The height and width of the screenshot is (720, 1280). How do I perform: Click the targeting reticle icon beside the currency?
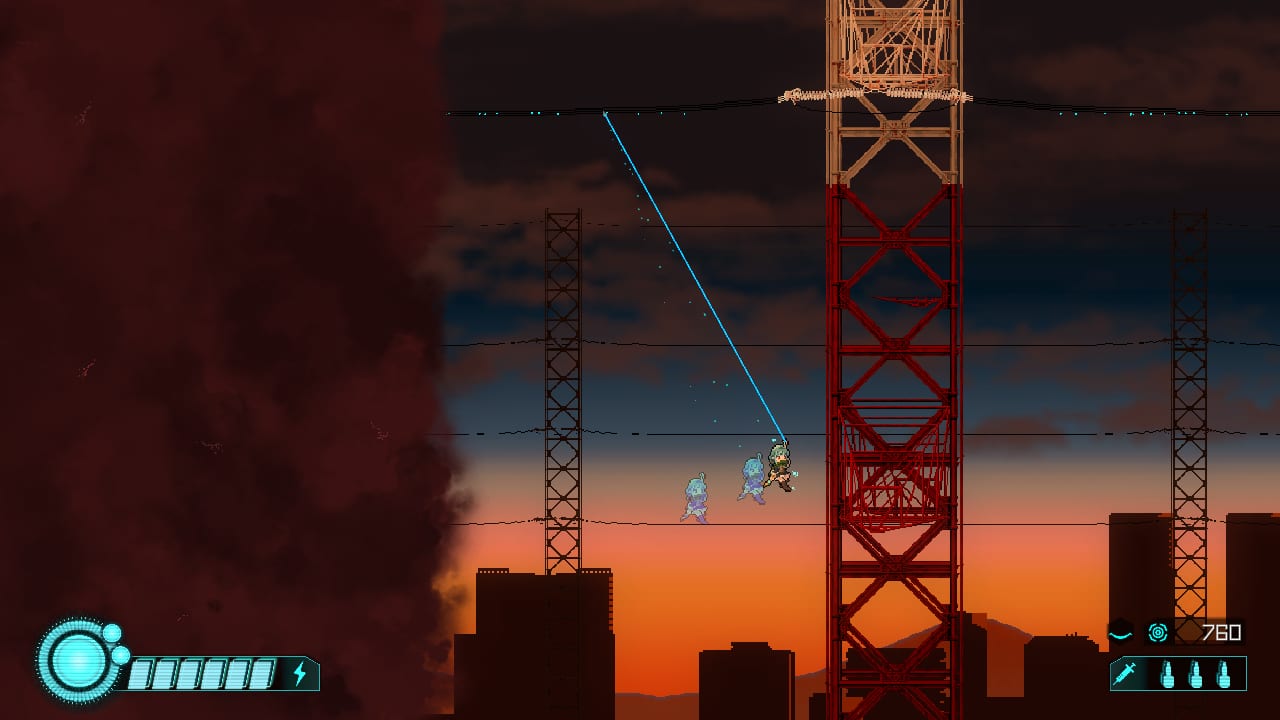[1158, 633]
